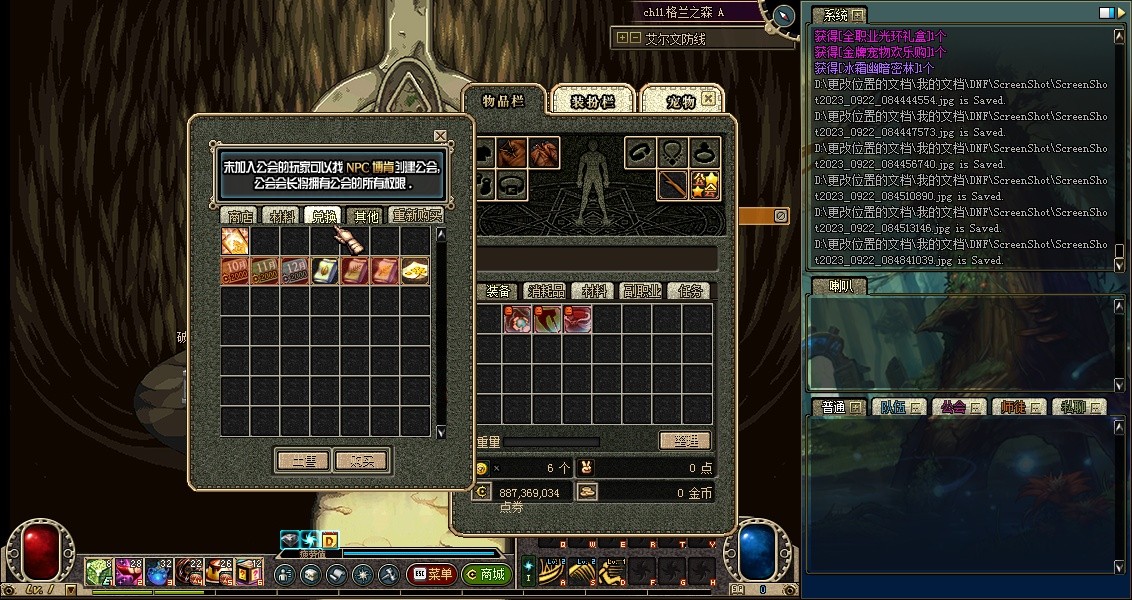Pick the gold ingot item in shop
The width and height of the screenshot is (1132, 600).
[415, 271]
